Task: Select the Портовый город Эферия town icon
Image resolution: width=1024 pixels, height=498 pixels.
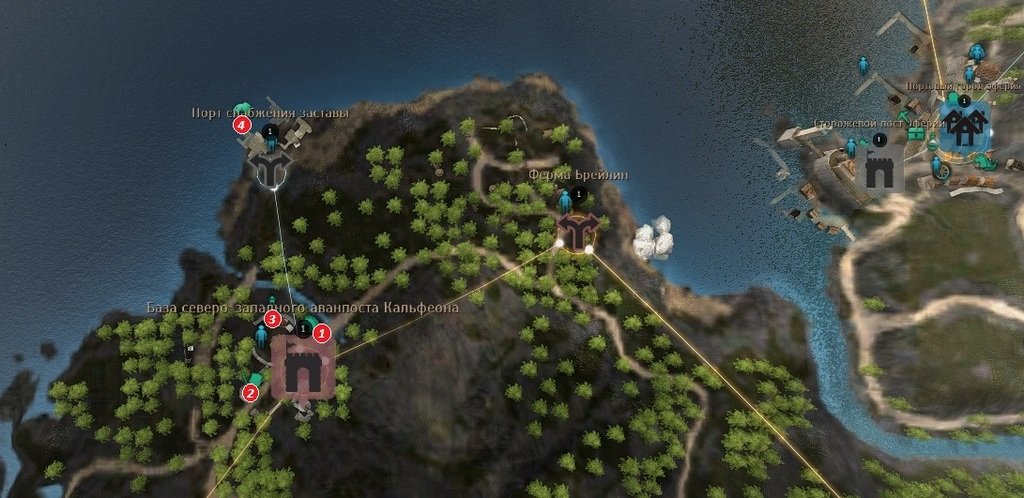Action: pyautogui.click(x=964, y=125)
